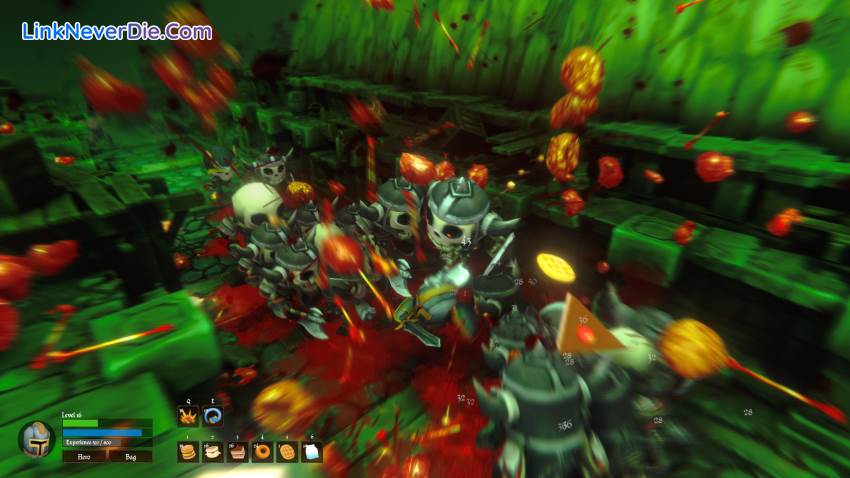Select the pancake stack hotbar slot
The height and width of the screenshot is (478, 850).
pyautogui.click(x=187, y=451)
